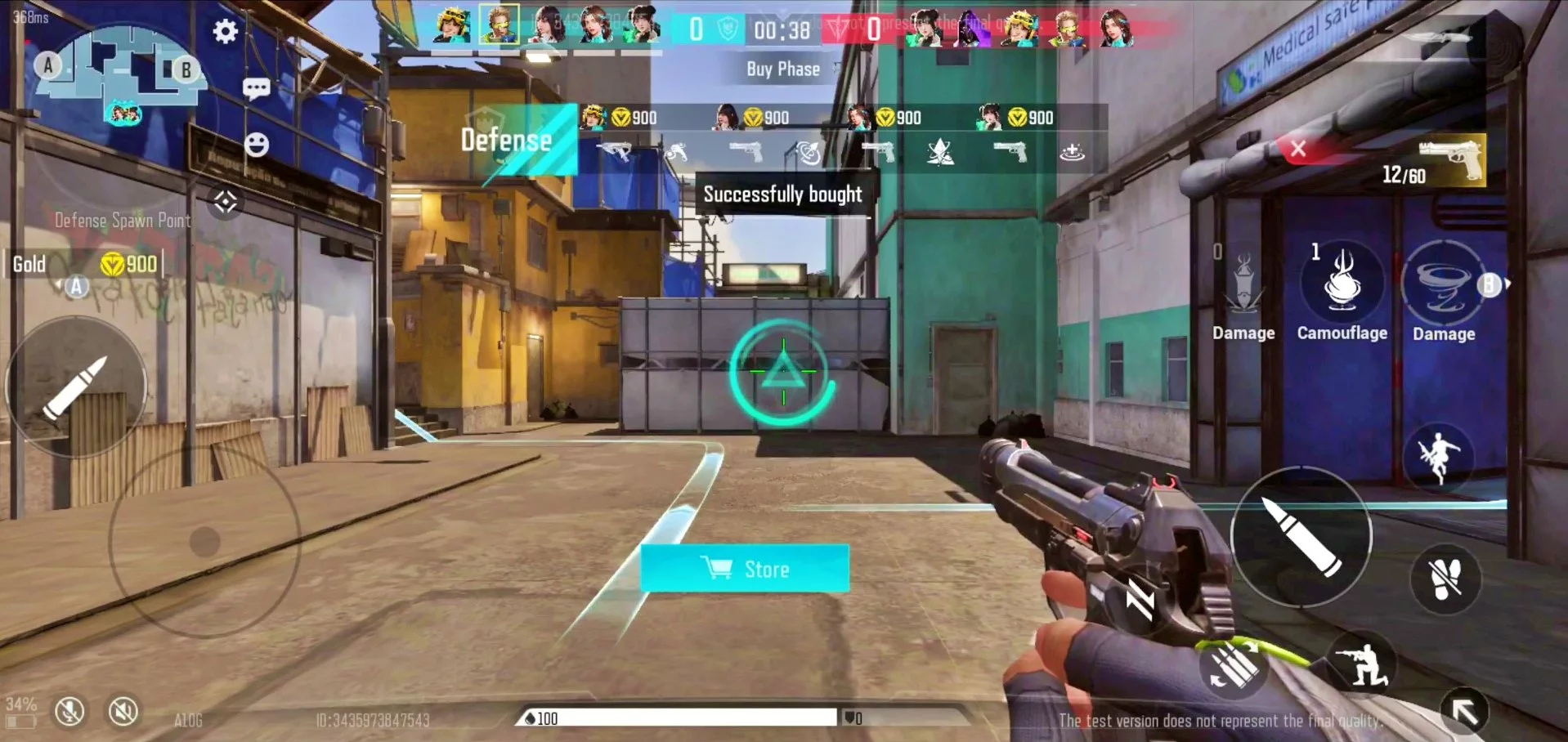Click the health bar showing 100
The image size is (1568, 742).
pyautogui.click(x=679, y=718)
